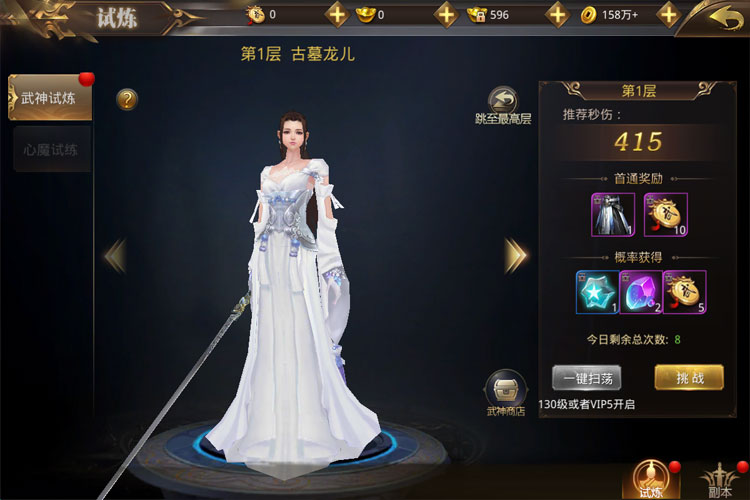Click the yellow question mark help icon
This screenshot has height=500, width=750.
127,99
